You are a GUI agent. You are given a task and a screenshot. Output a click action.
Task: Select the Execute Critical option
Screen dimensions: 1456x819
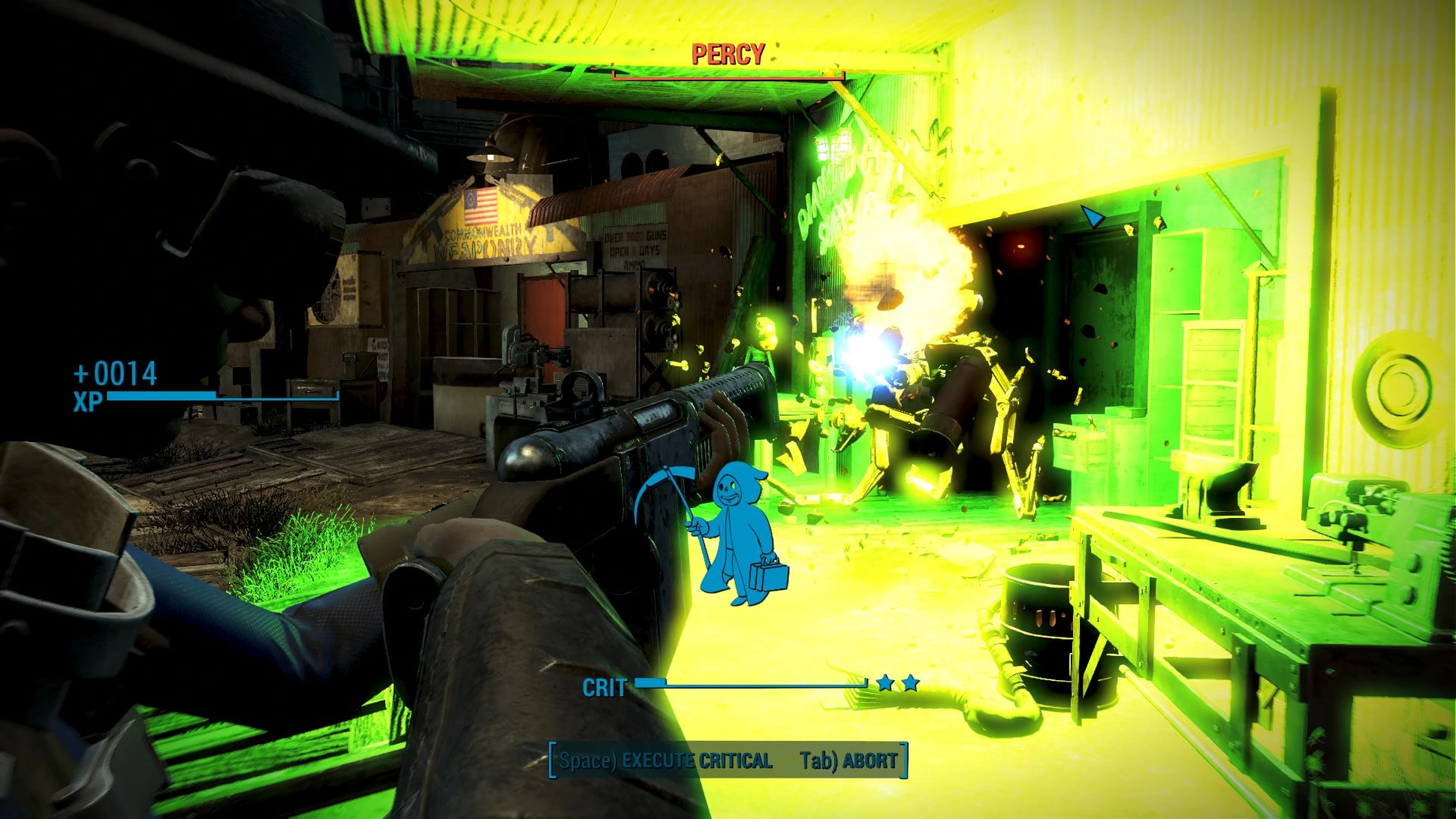(x=665, y=760)
